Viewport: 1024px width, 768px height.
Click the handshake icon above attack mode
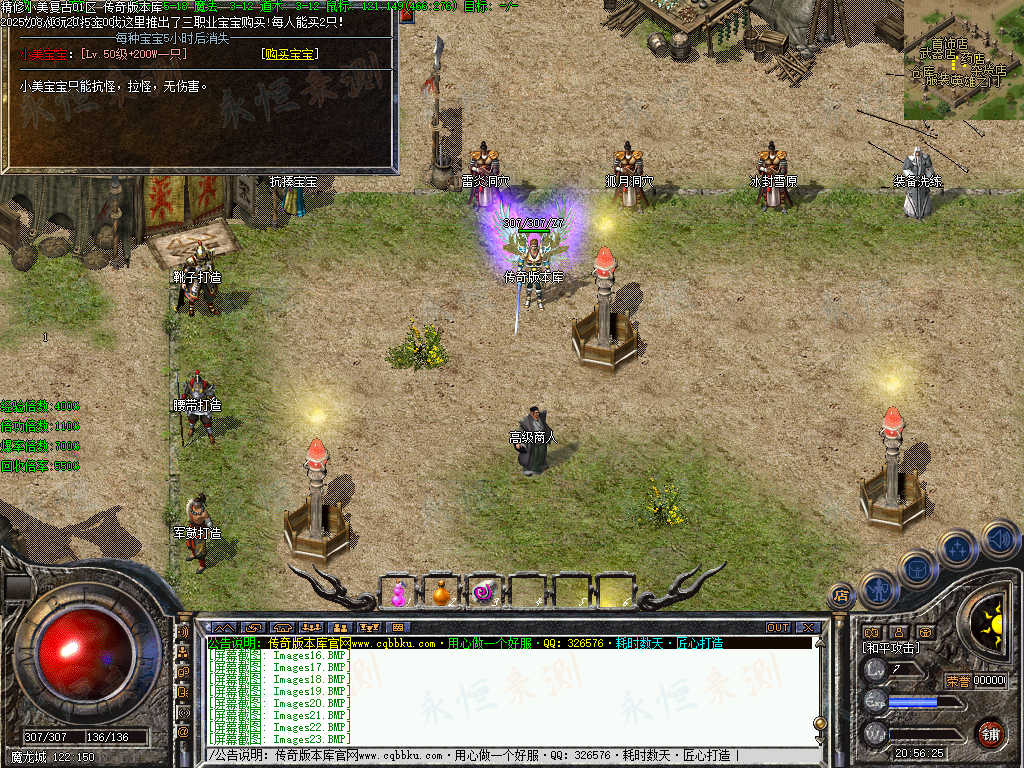coord(871,632)
